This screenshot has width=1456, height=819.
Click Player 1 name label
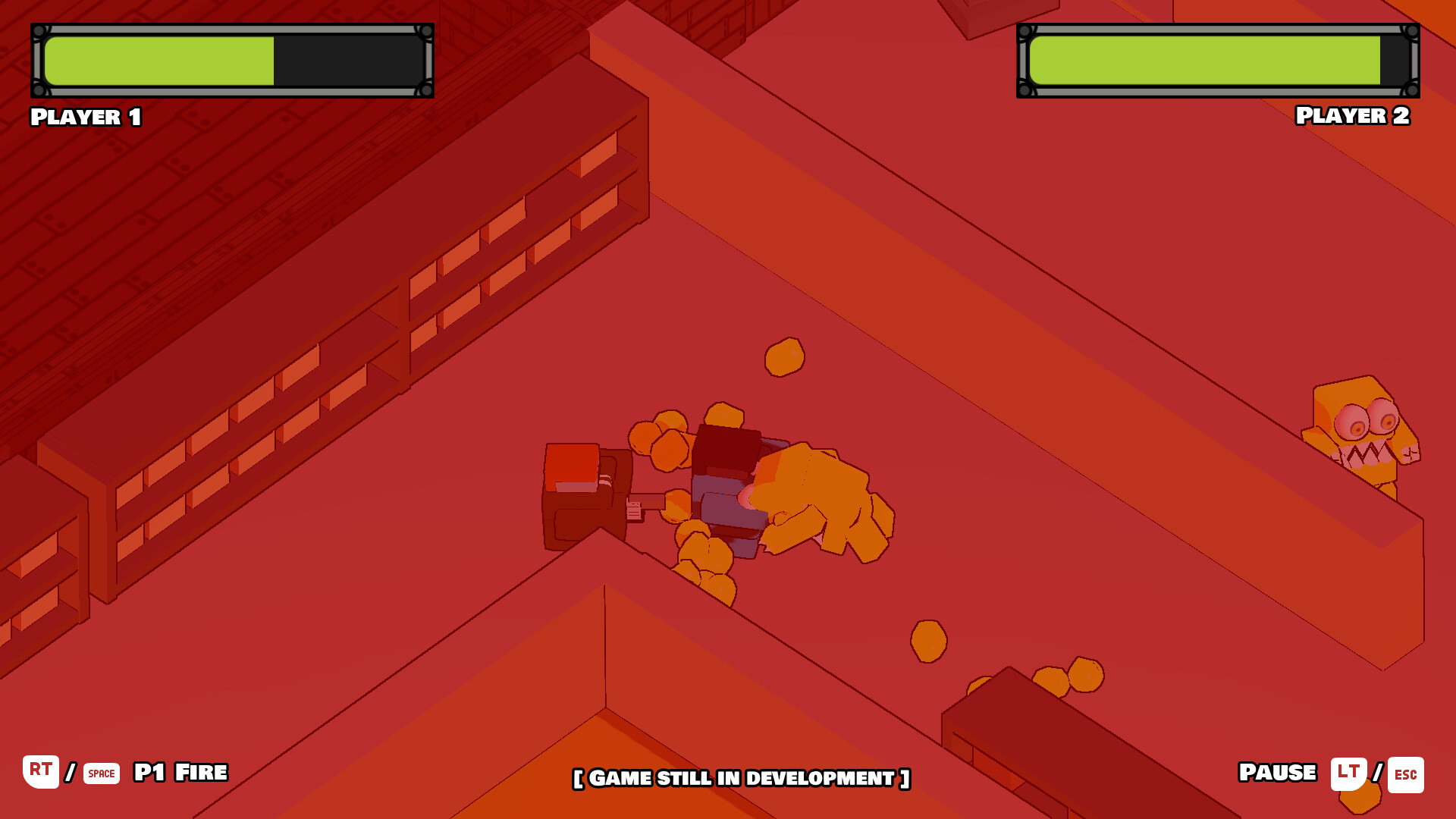coord(85,115)
